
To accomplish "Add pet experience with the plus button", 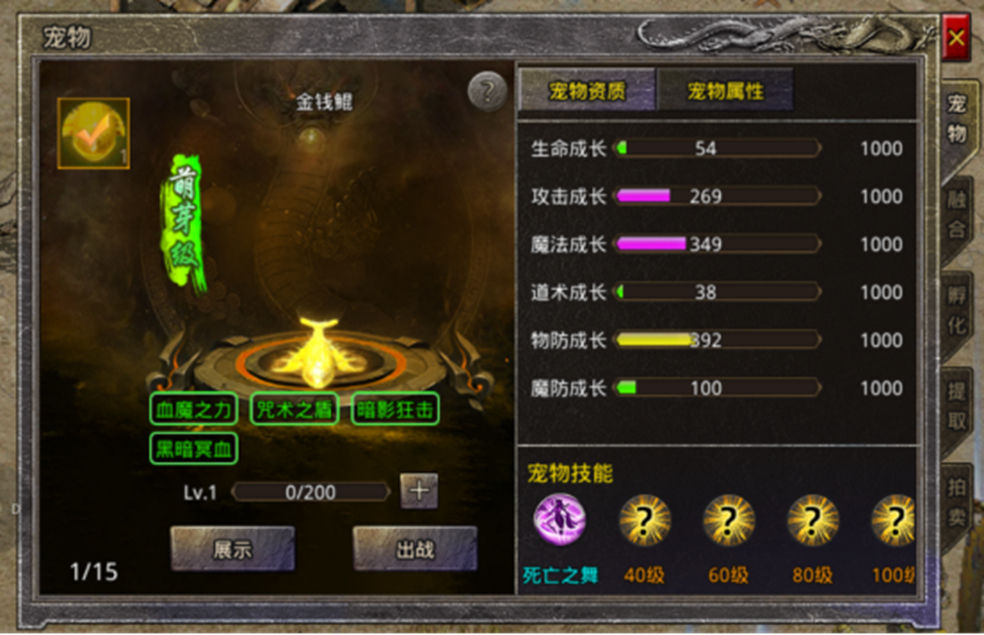I will [x=419, y=491].
